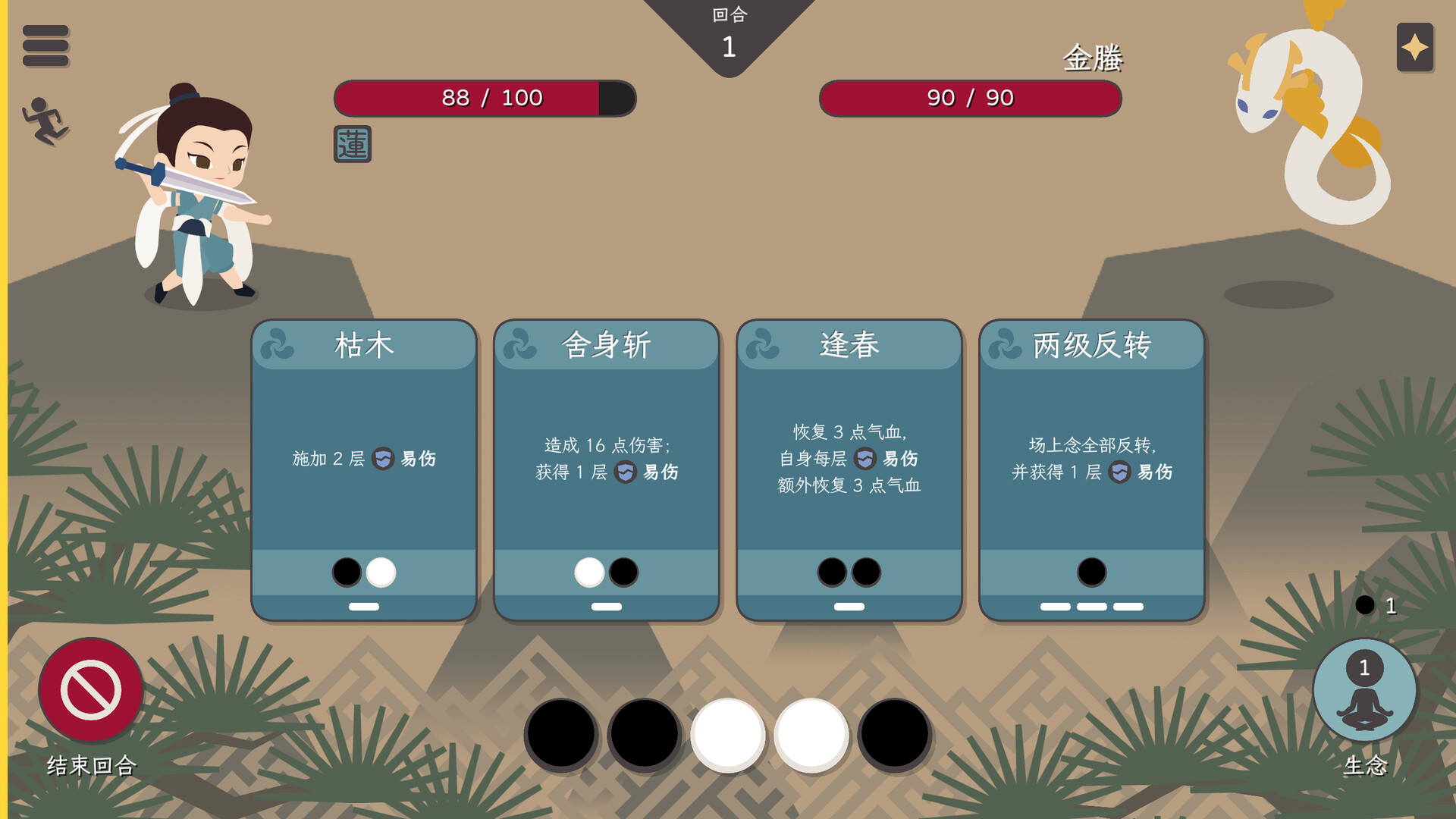Expand the 逢春 card via its bottom handle
The width and height of the screenshot is (1456, 819).
click(x=849, y=606)
